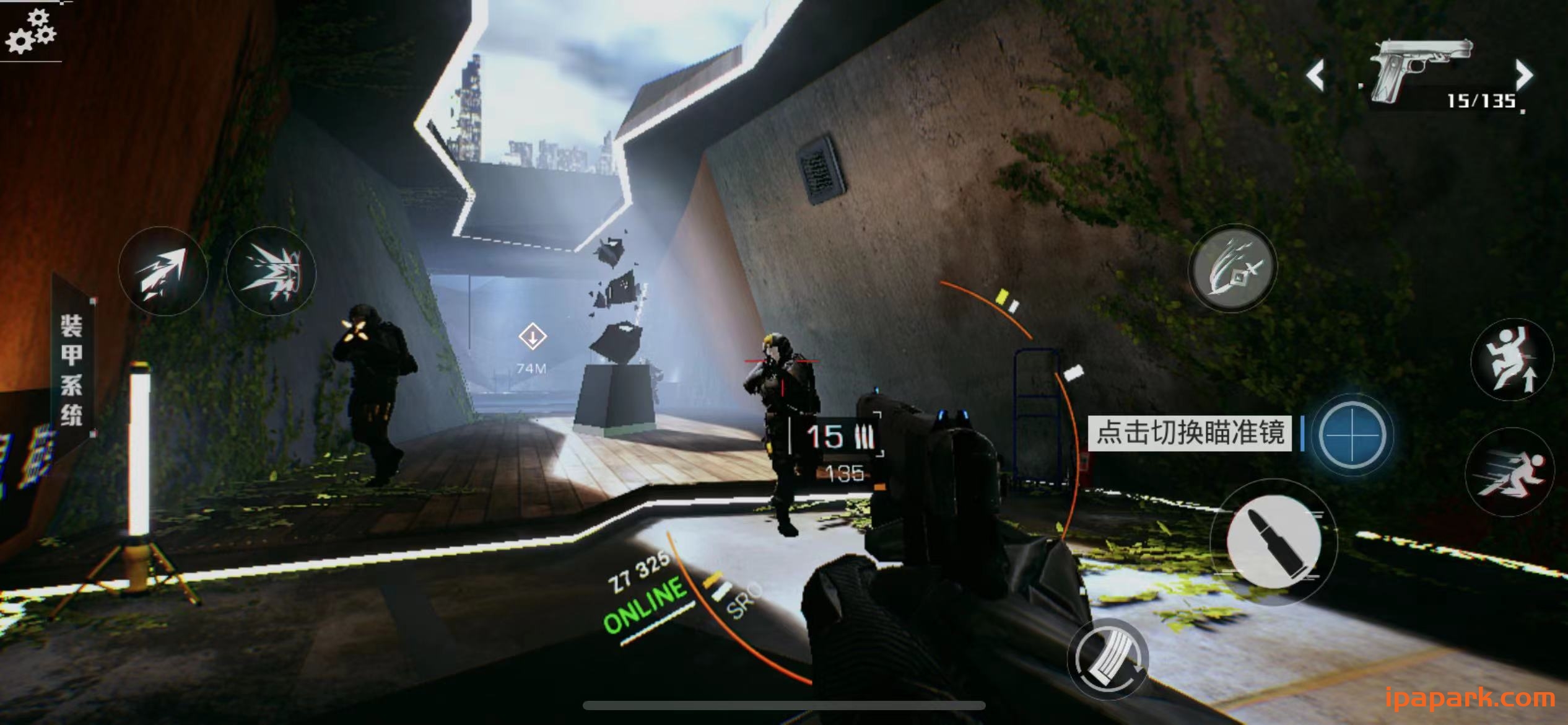Viewport: 1568px width, 725px height.
Task: Toggle the aiming scope crosshair button
Action: coord(1352,434)
